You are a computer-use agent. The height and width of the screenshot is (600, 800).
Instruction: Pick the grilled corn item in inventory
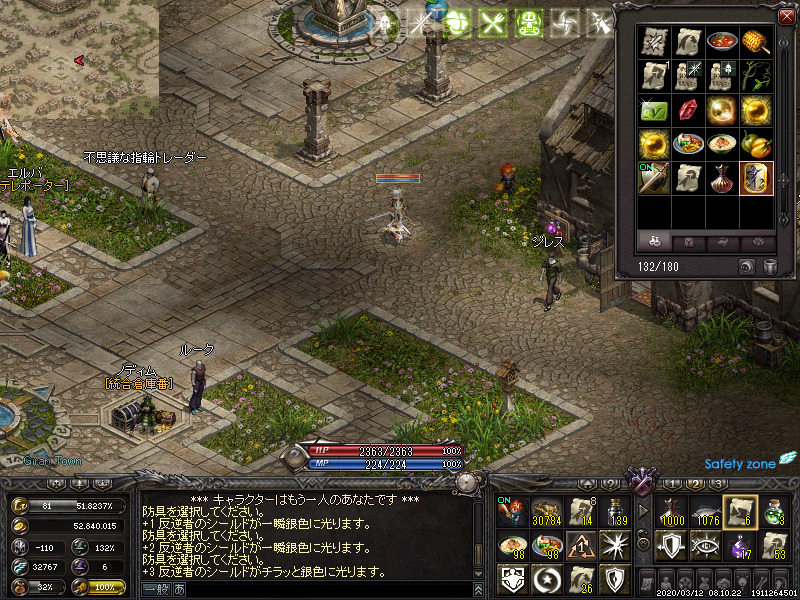(756, 43)
